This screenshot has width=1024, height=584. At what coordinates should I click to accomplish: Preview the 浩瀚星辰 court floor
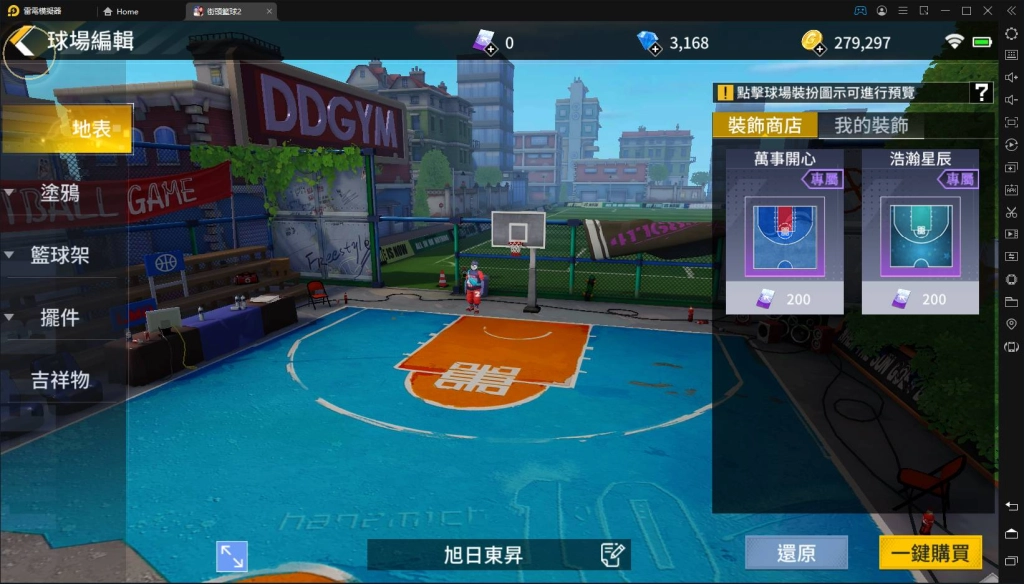coord(920,236)
